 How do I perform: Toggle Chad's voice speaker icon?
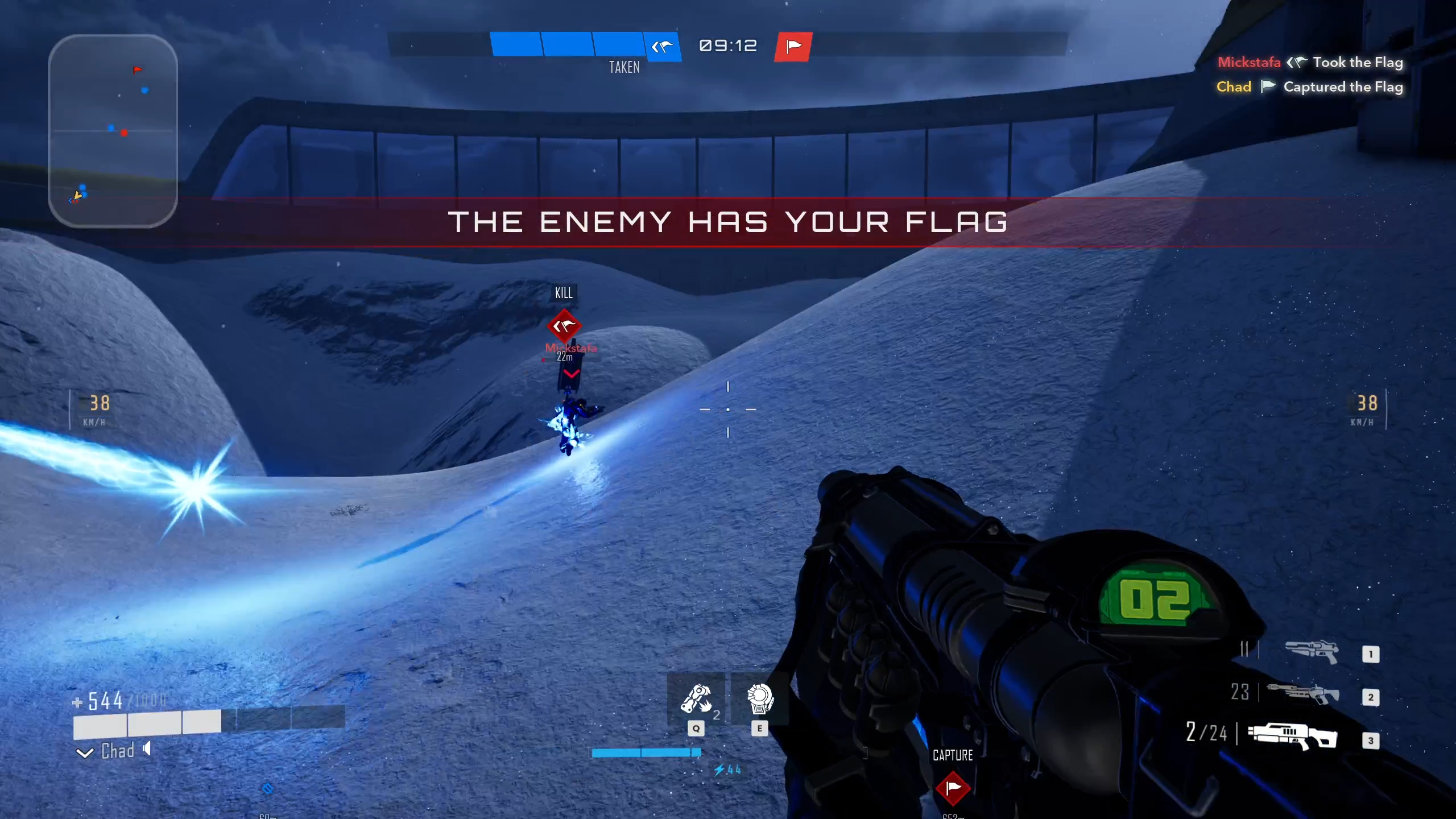tap(147, 749)
